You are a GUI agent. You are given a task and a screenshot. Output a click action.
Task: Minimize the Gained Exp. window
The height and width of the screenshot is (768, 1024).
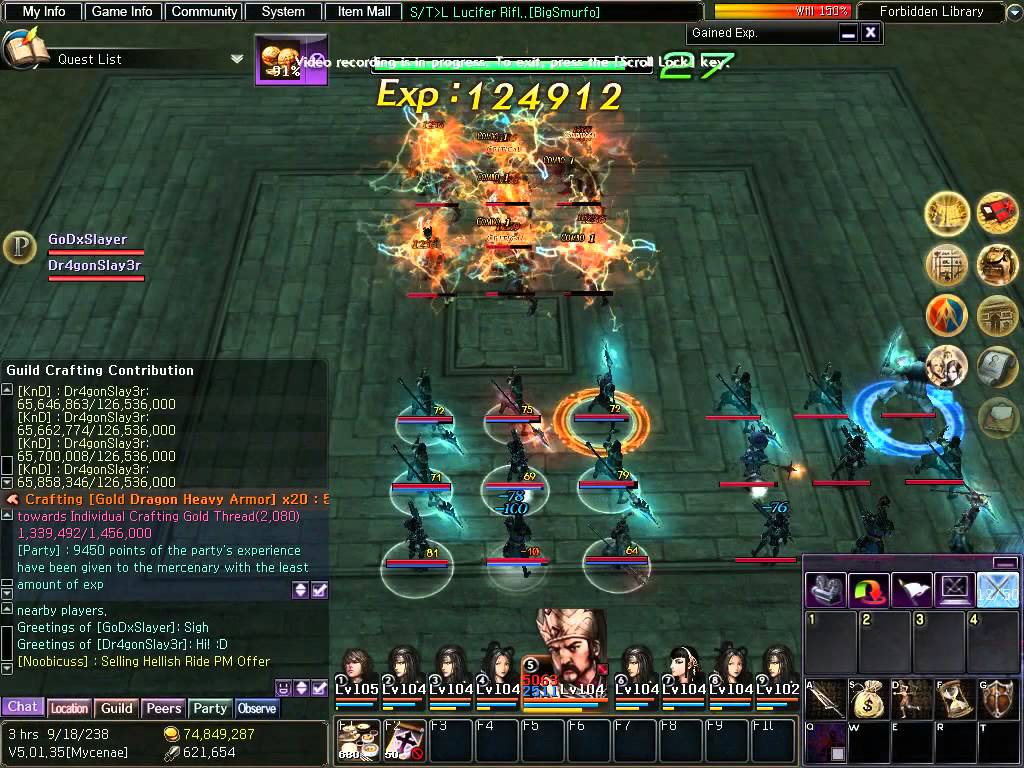(x=848, y=33)
